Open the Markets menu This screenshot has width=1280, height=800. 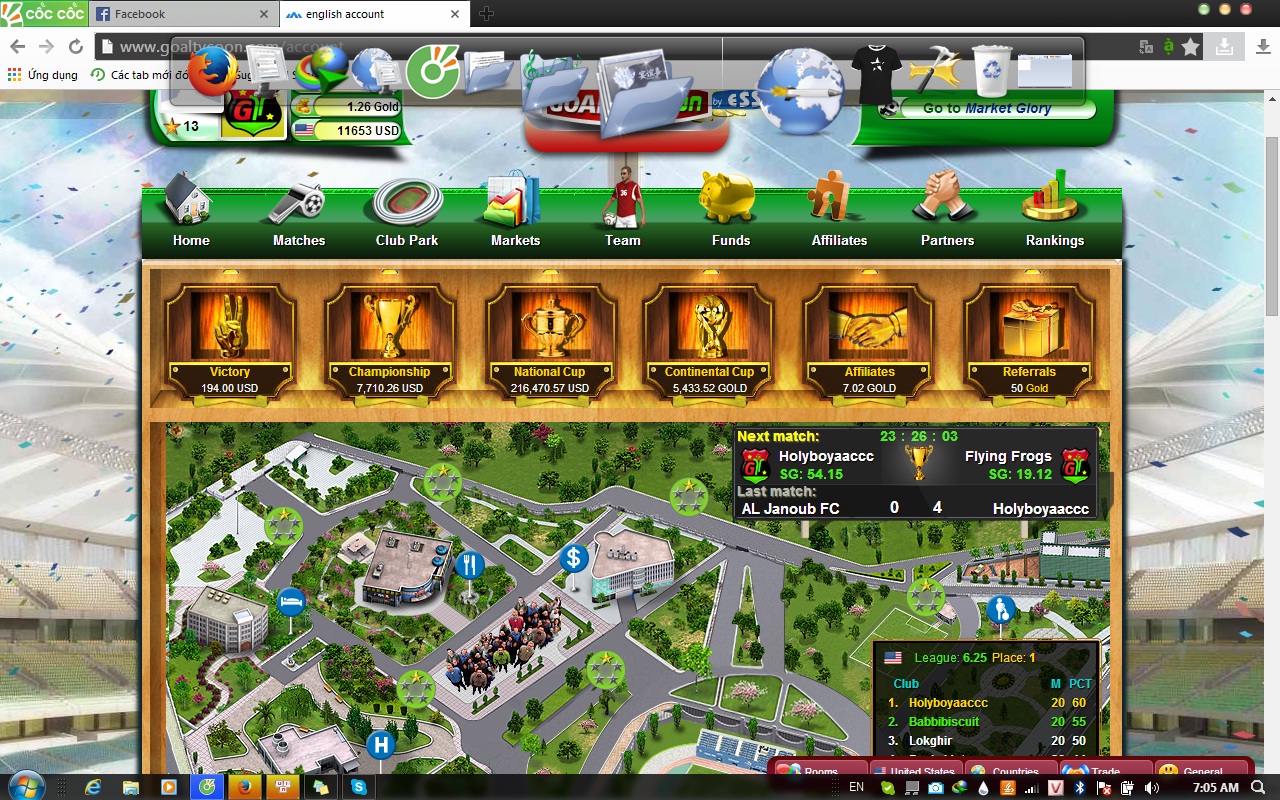pyautogui.click(x=515, y=215)
